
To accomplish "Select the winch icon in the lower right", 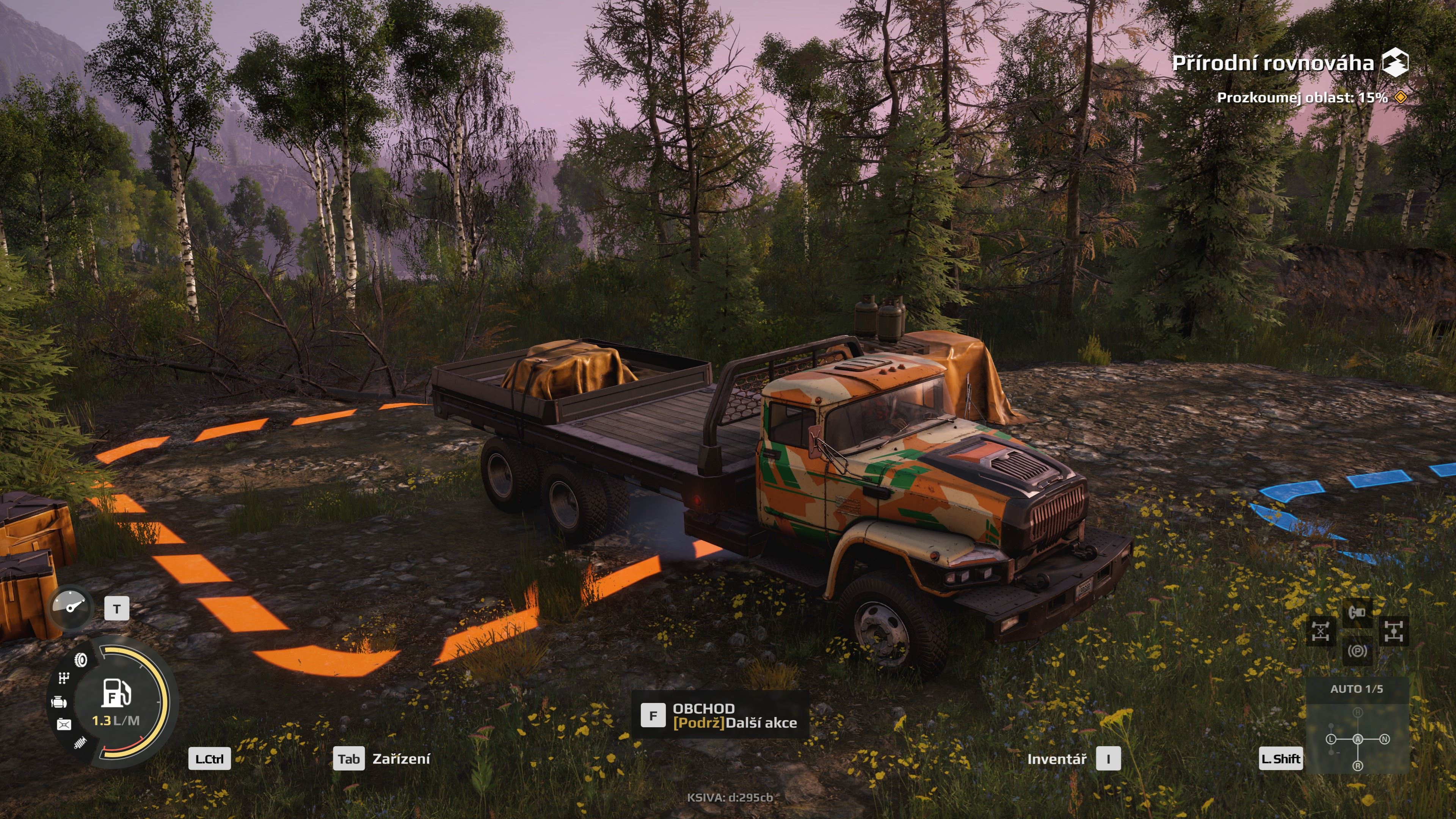I will coord(1358,613).
